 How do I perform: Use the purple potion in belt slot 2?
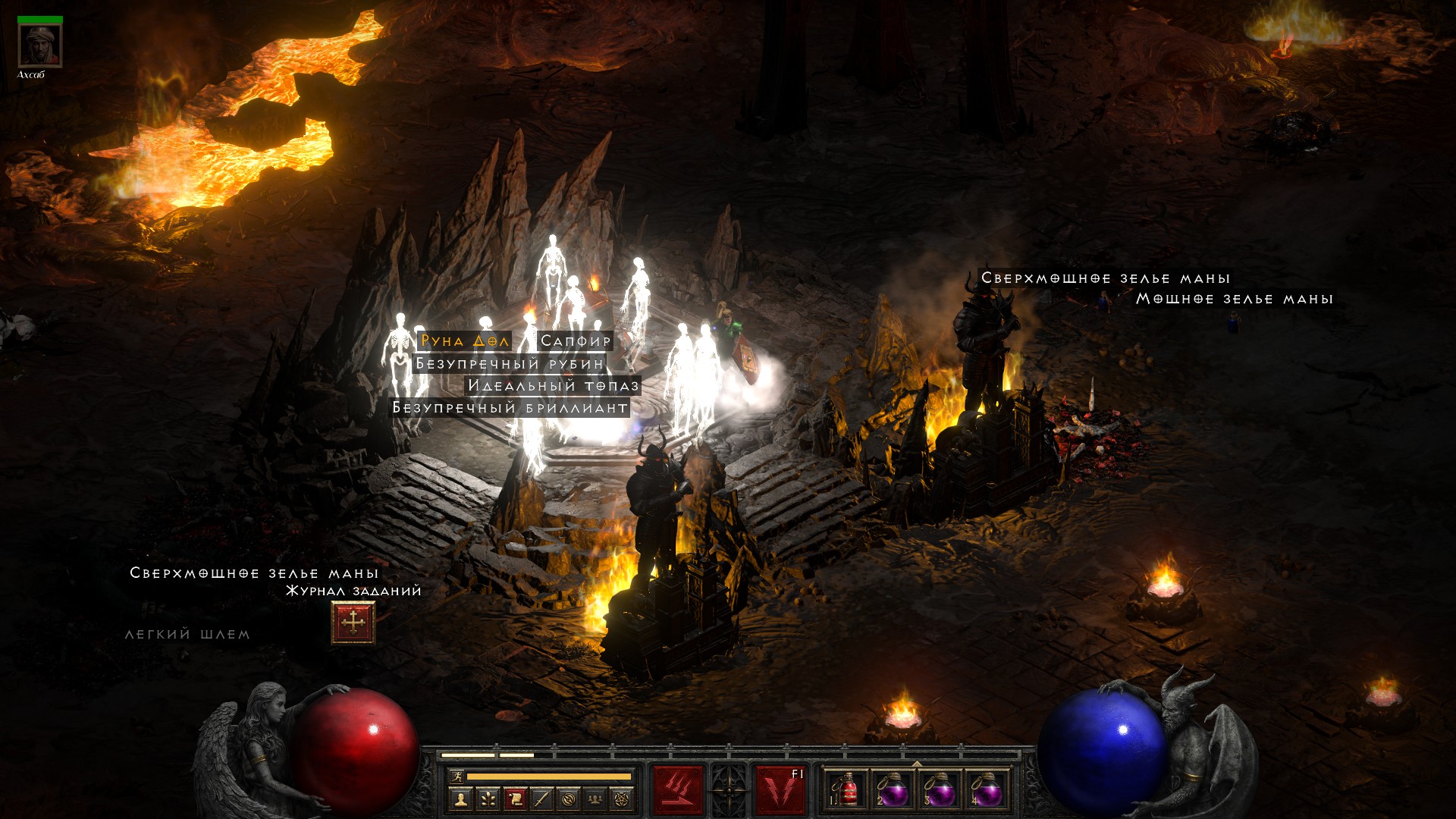(x=893, y=790)
